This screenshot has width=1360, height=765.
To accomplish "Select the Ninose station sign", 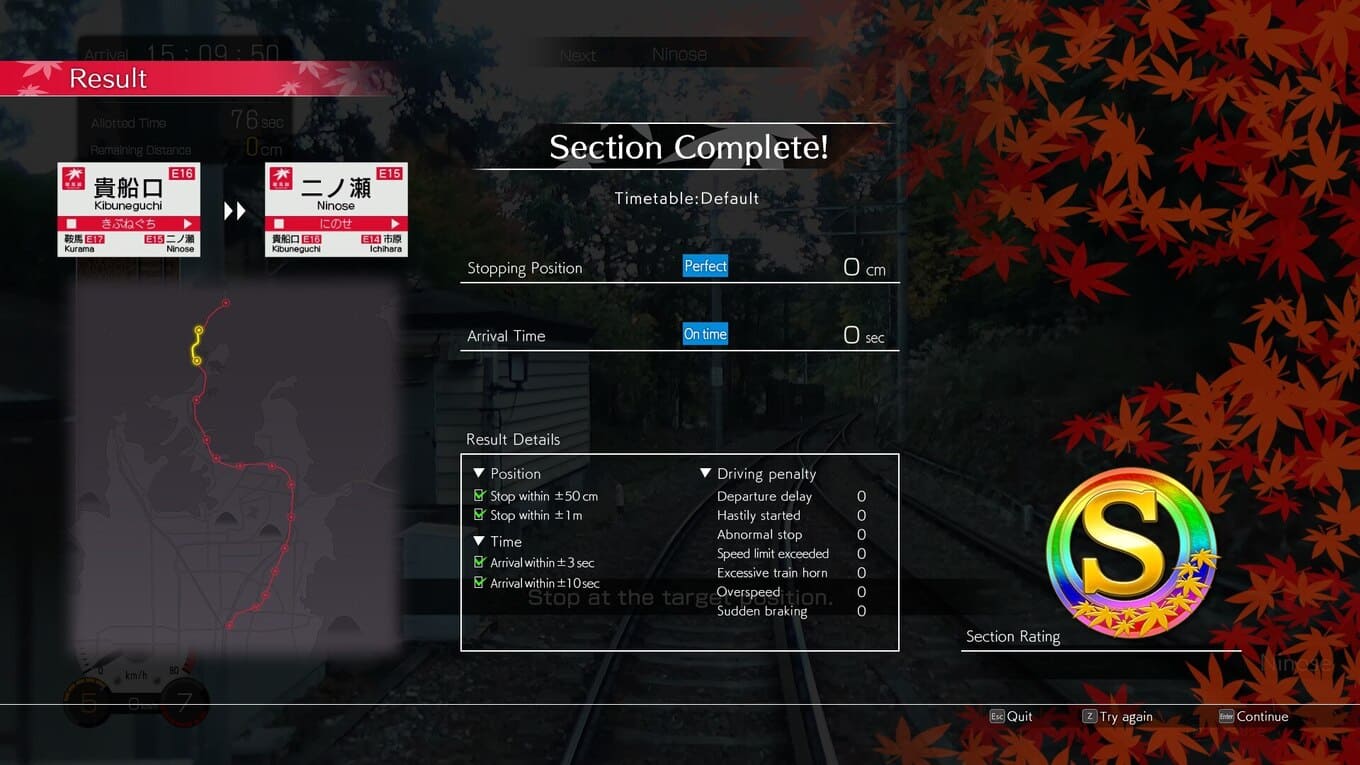I will [x=336, y=209].
